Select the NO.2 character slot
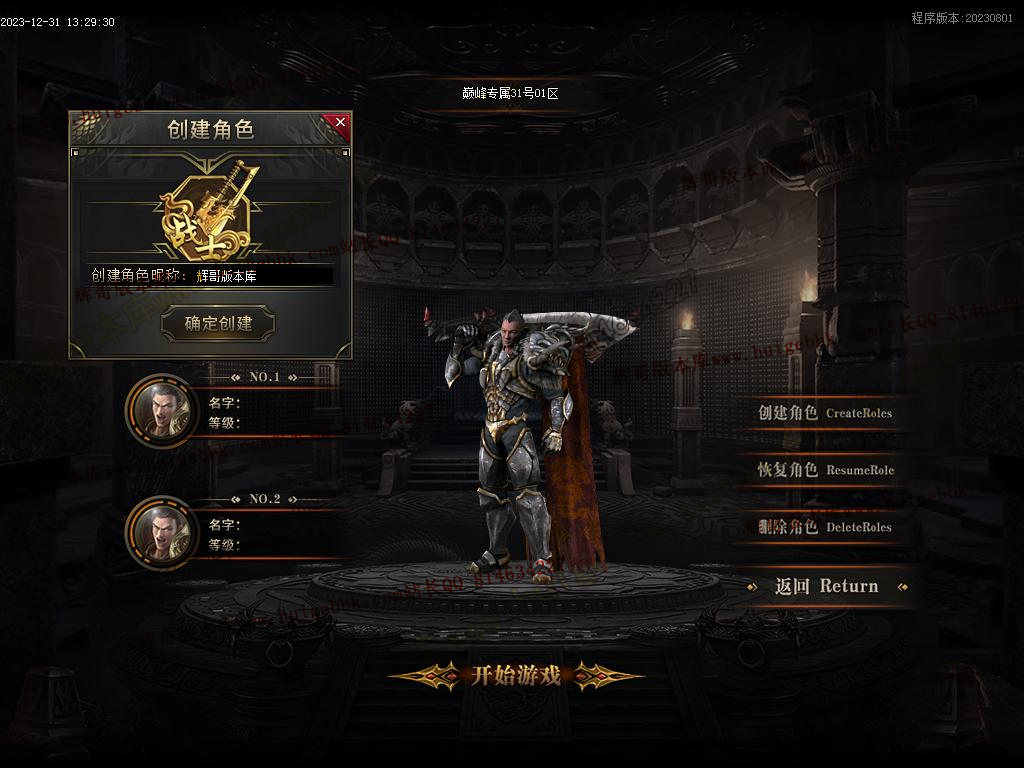1024x768 pixels. click(x=161, y=531)
